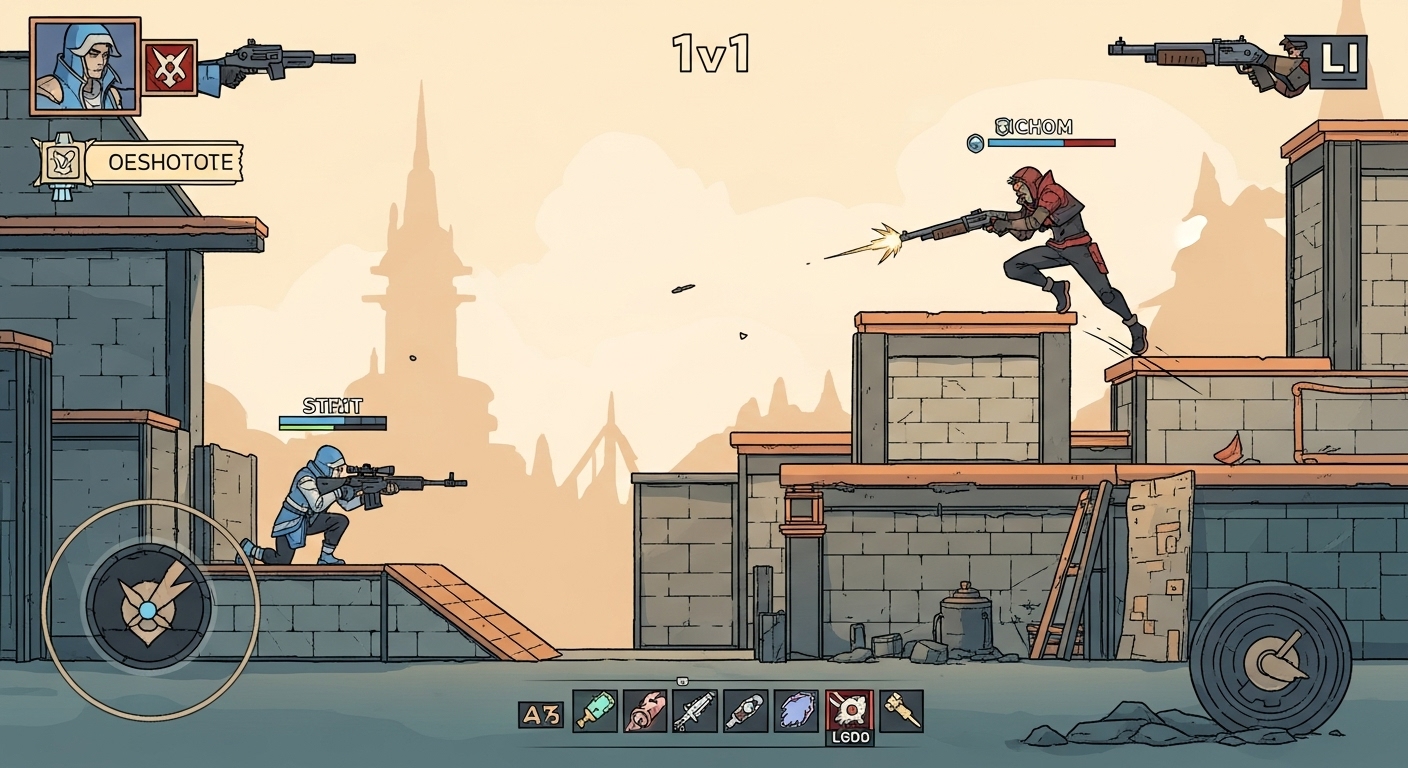
Task: Tap the virtual movement joystick
Action: click(x=149, y=608)
